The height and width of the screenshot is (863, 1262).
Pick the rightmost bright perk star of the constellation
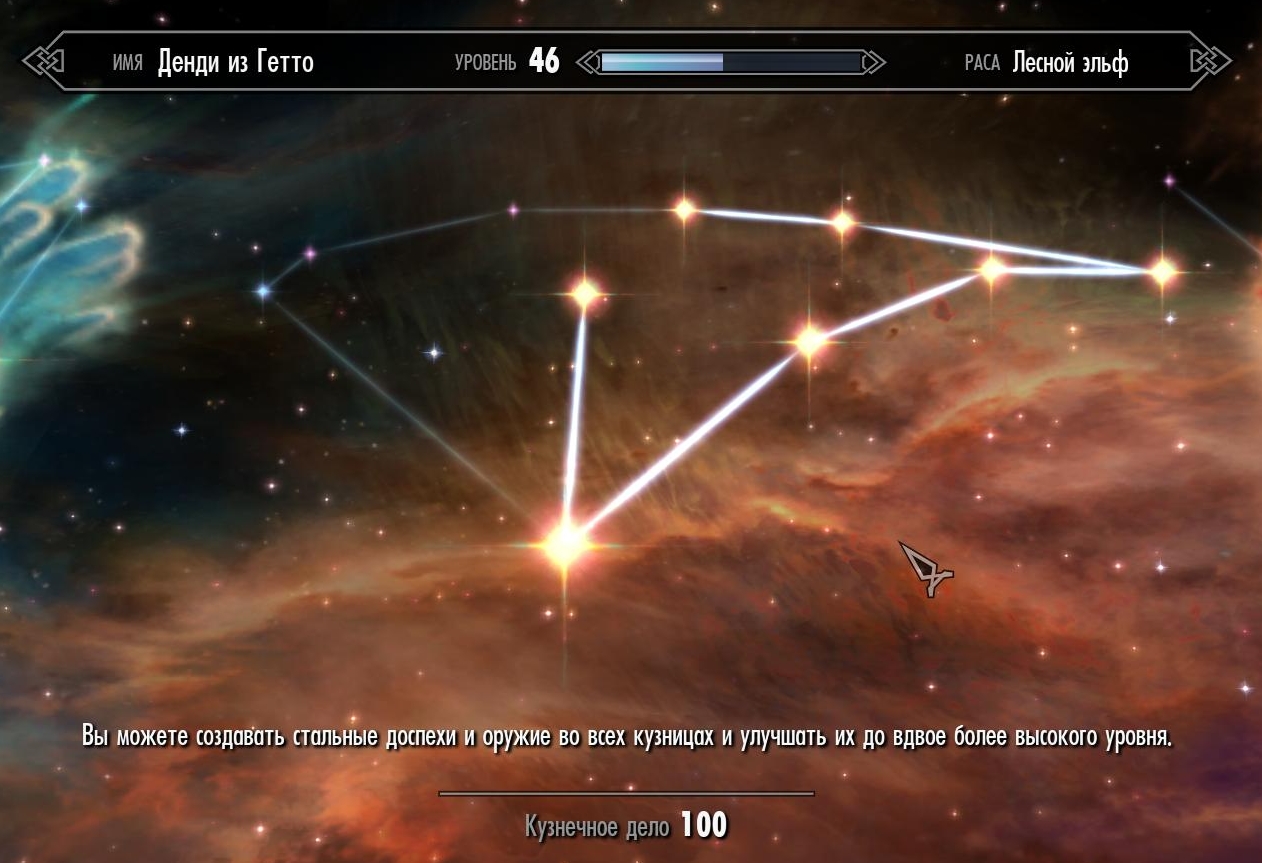[1162, 271]
